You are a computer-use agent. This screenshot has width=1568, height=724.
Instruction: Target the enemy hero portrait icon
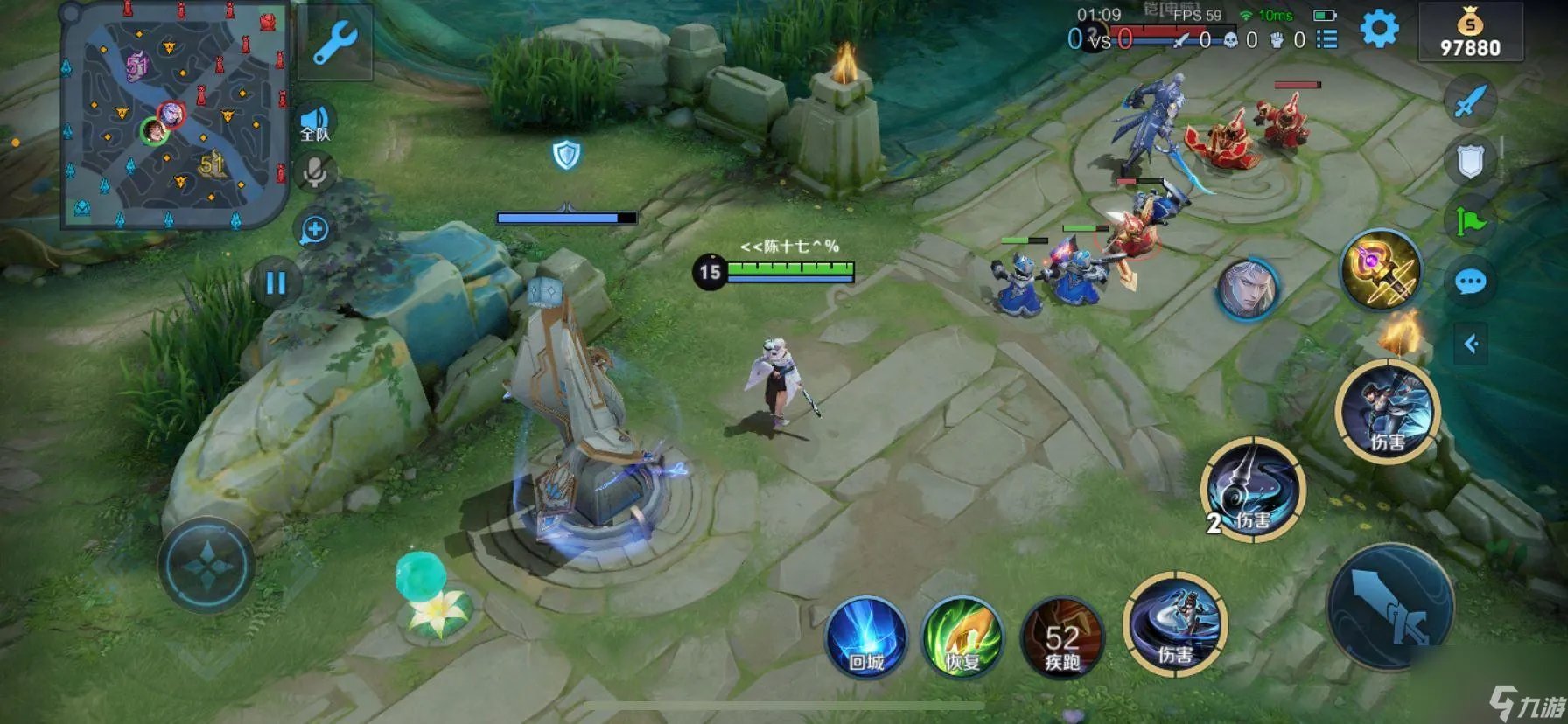(1247, 289)
